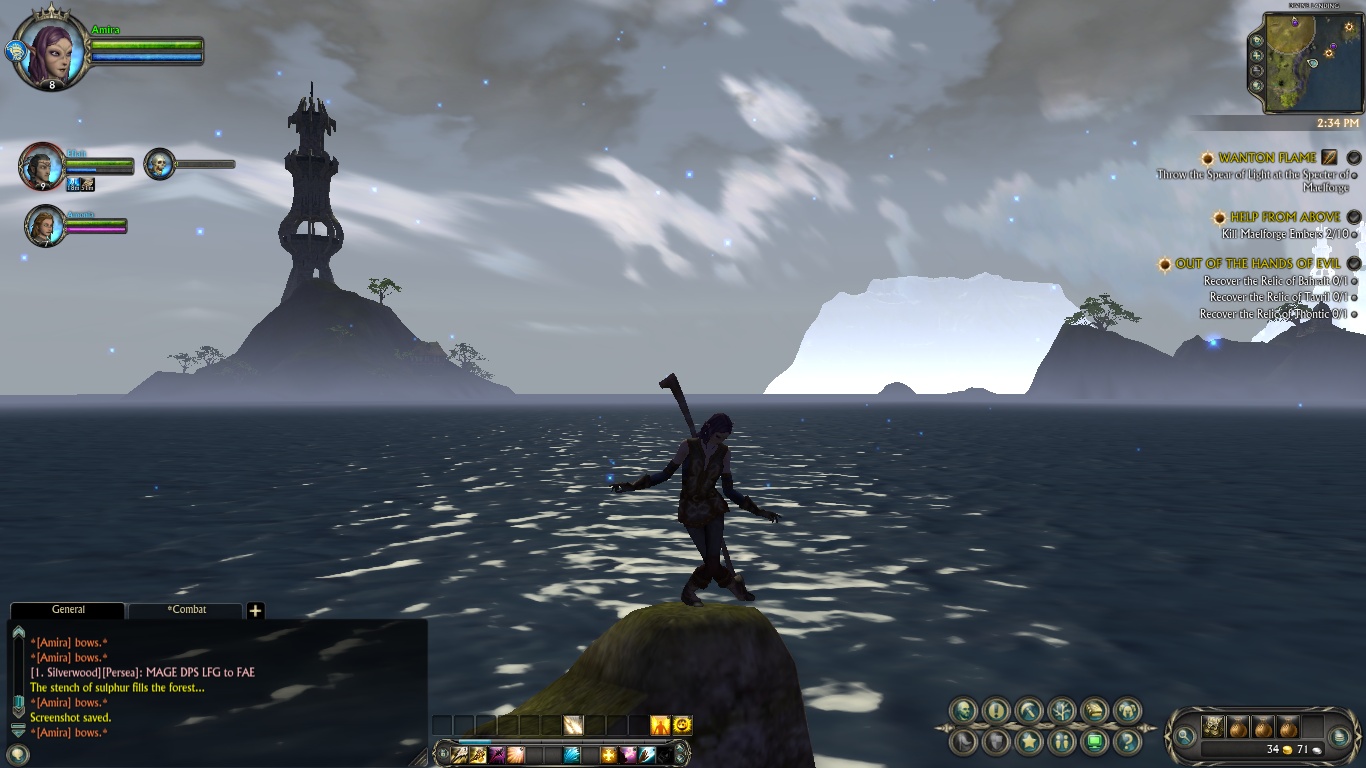The height and width of the screenshot is (768, 1366).
Task: Activate the smiling sun ability
Action: pos(682,725)
